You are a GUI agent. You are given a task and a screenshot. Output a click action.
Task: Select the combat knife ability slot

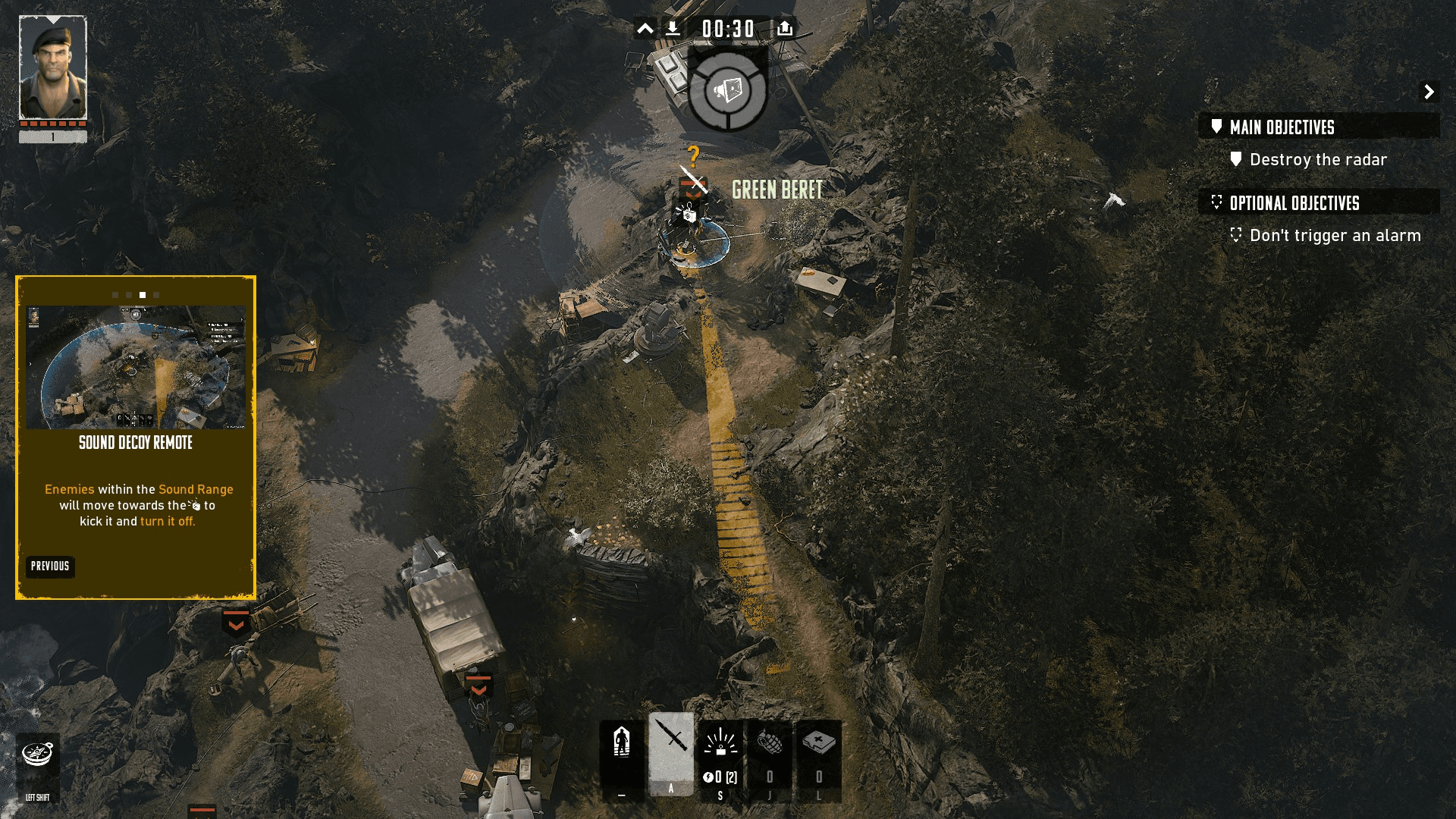pyautogui.click(x=671, y=751)
